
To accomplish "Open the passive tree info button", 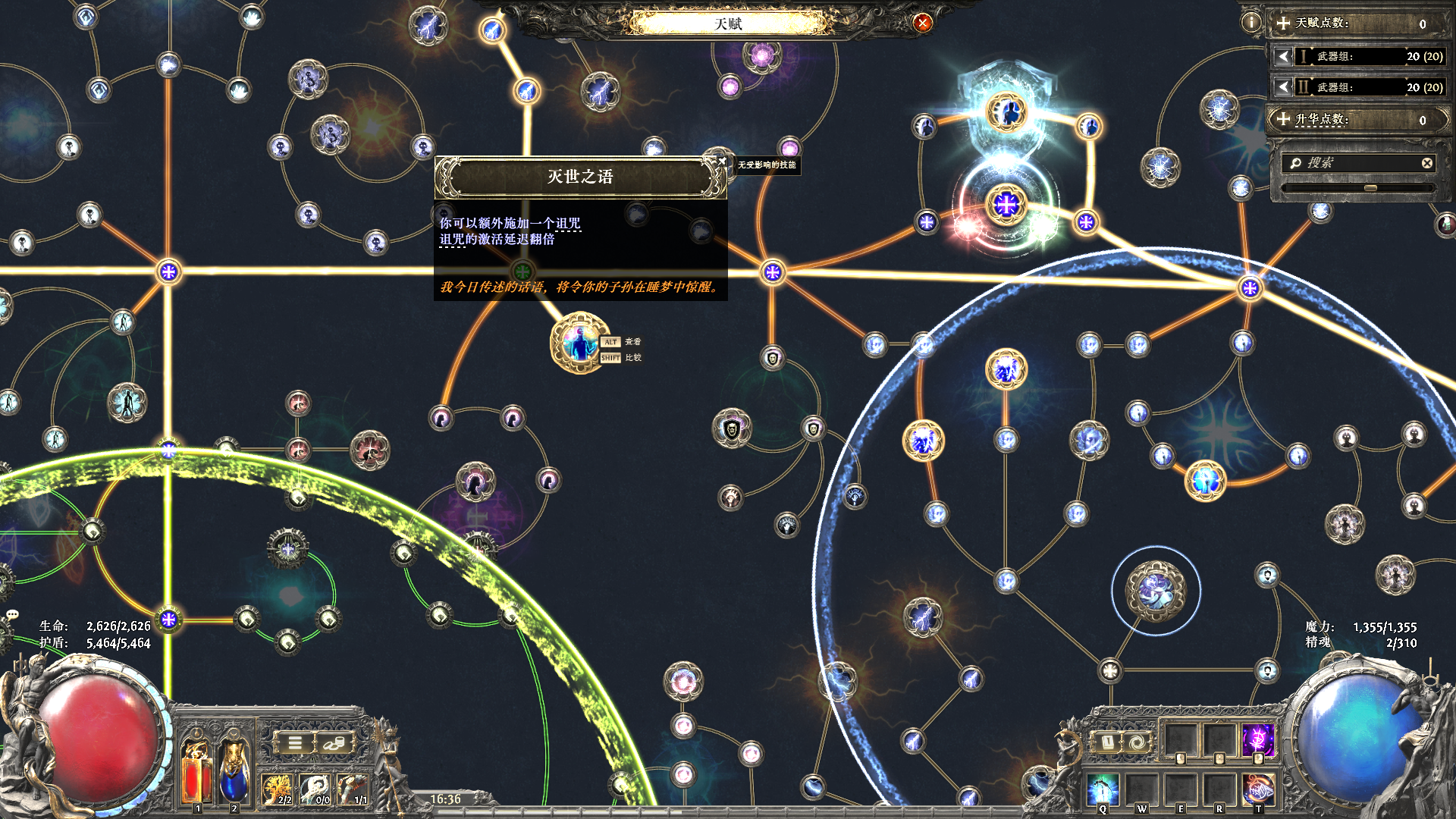I will pos(1250,23).
